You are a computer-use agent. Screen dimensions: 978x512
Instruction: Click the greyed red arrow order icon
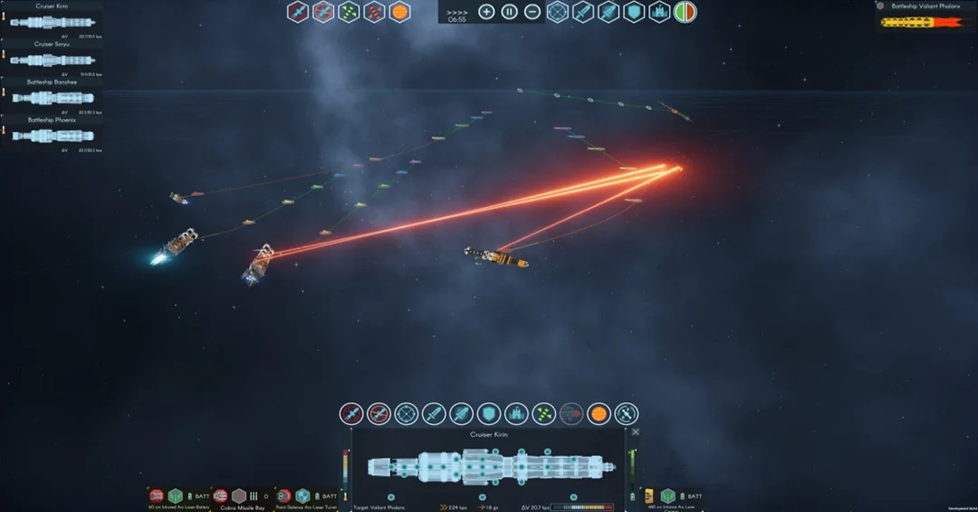pos(571,413)
